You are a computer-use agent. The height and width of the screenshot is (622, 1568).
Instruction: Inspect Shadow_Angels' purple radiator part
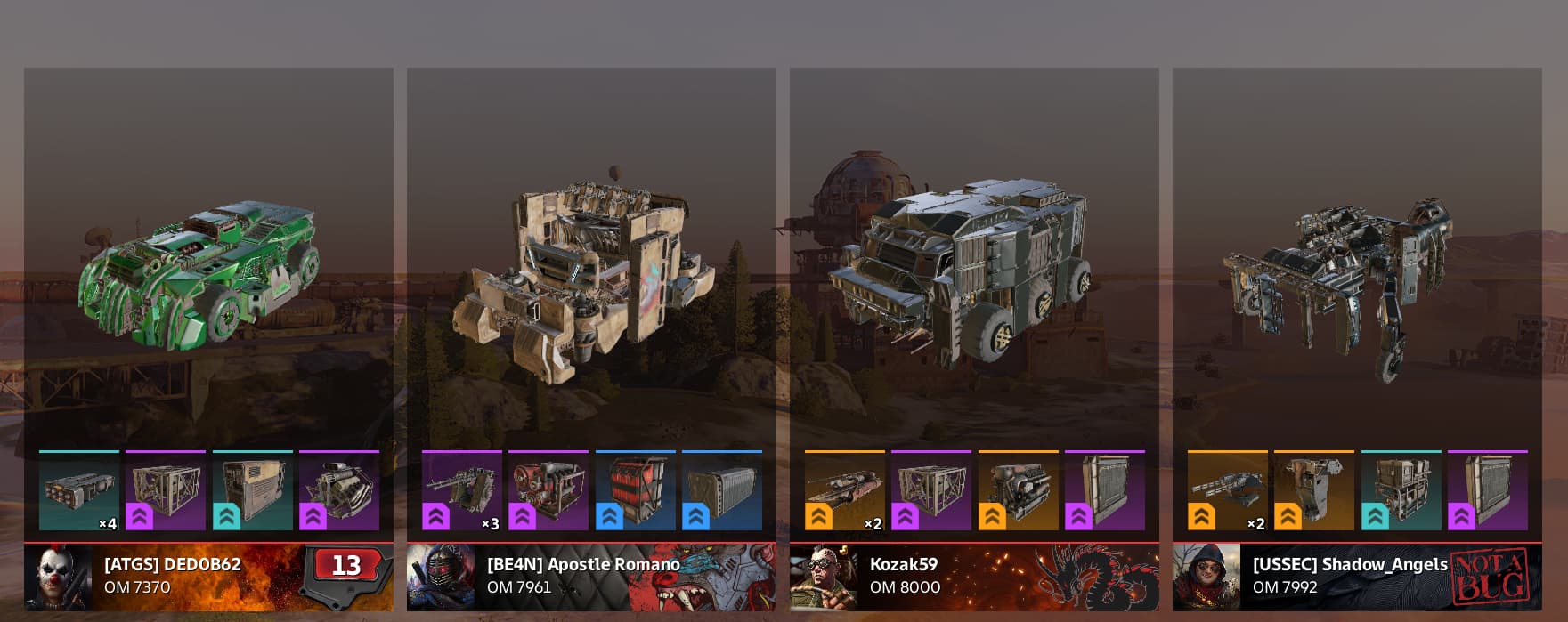coord(1488,490)
